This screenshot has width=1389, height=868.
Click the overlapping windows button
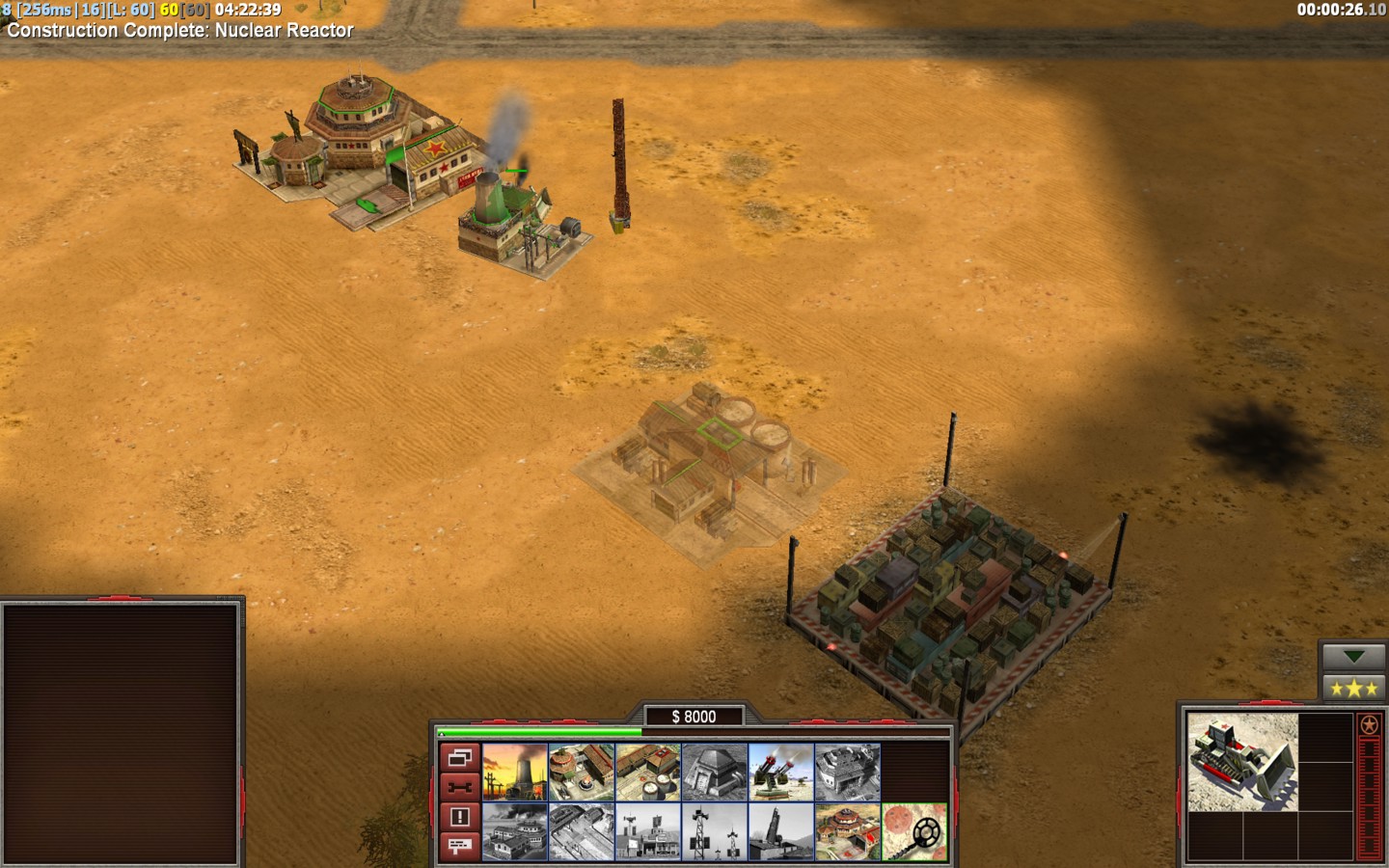point(460,758)
